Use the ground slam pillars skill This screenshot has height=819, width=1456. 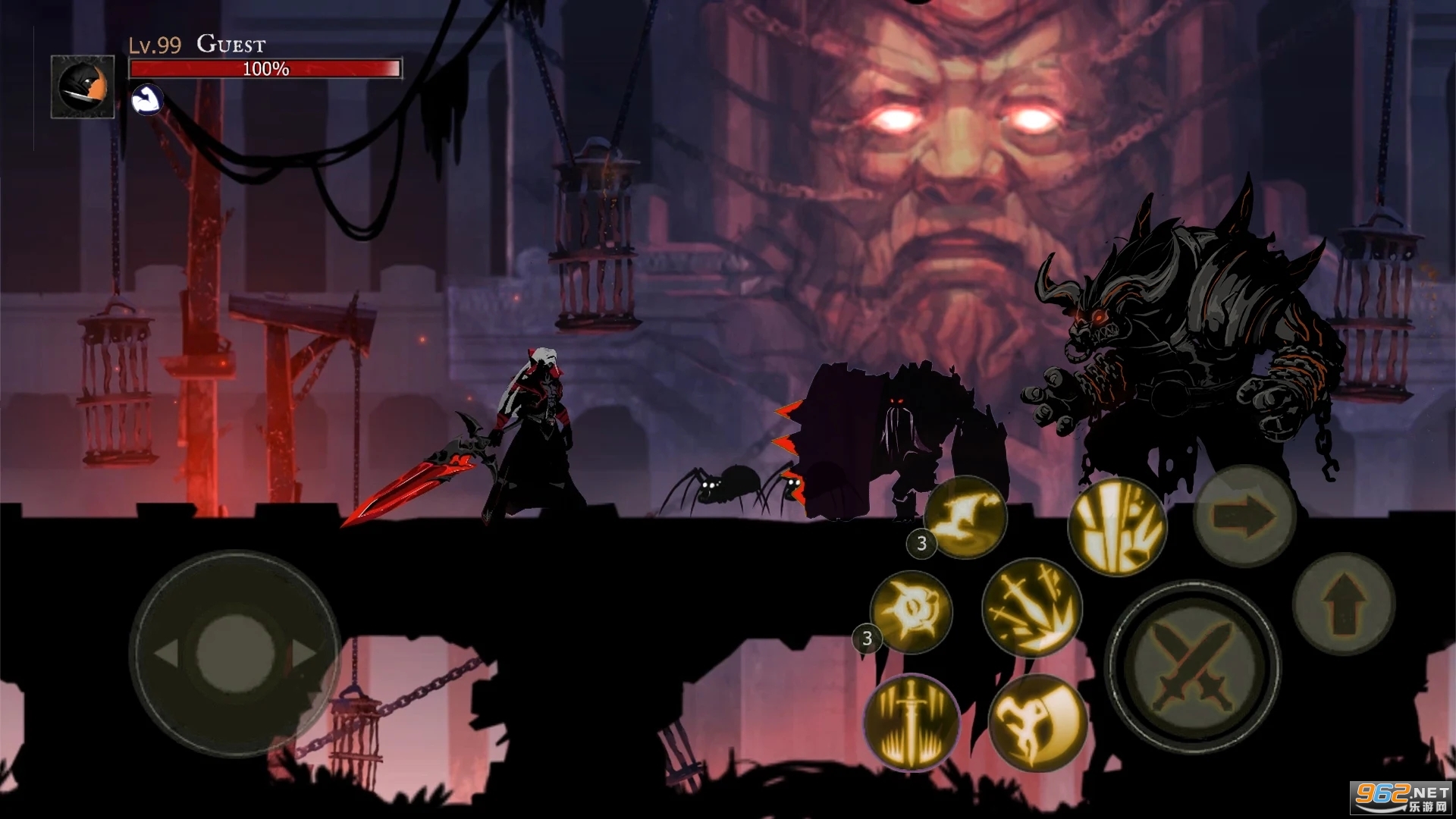click(x=1116, y=526)
